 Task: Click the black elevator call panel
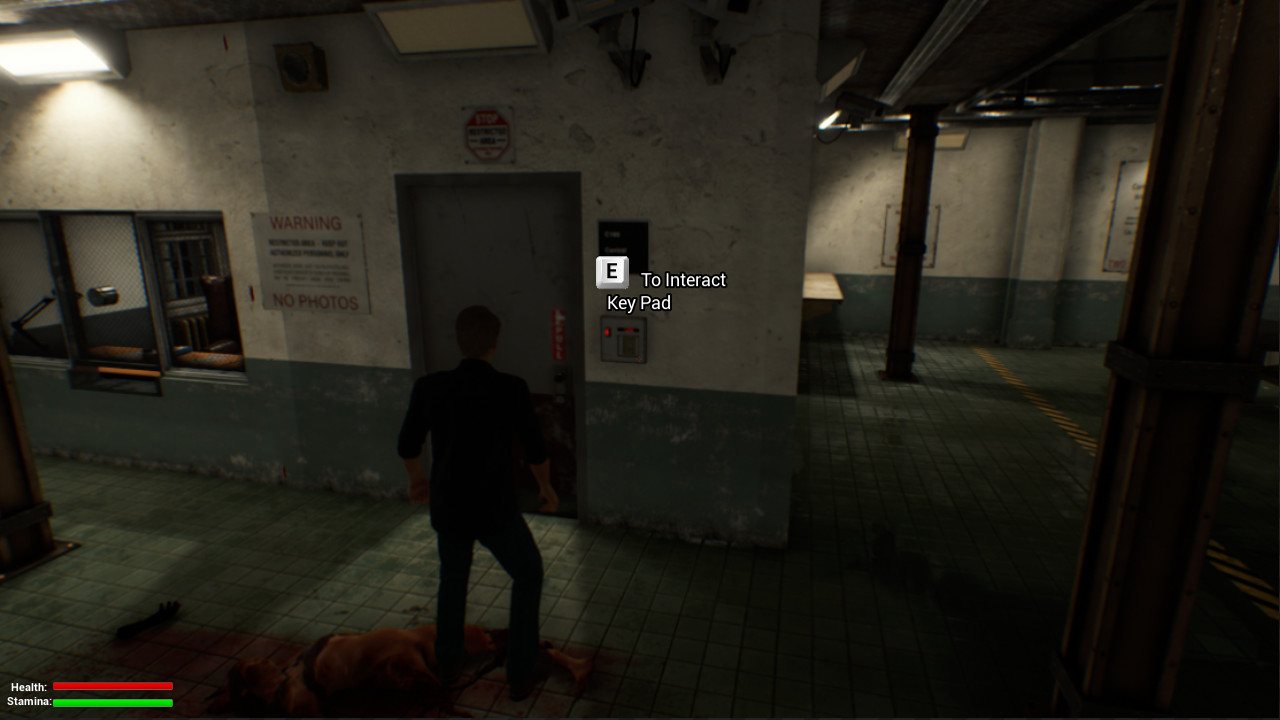coord(624,240)
